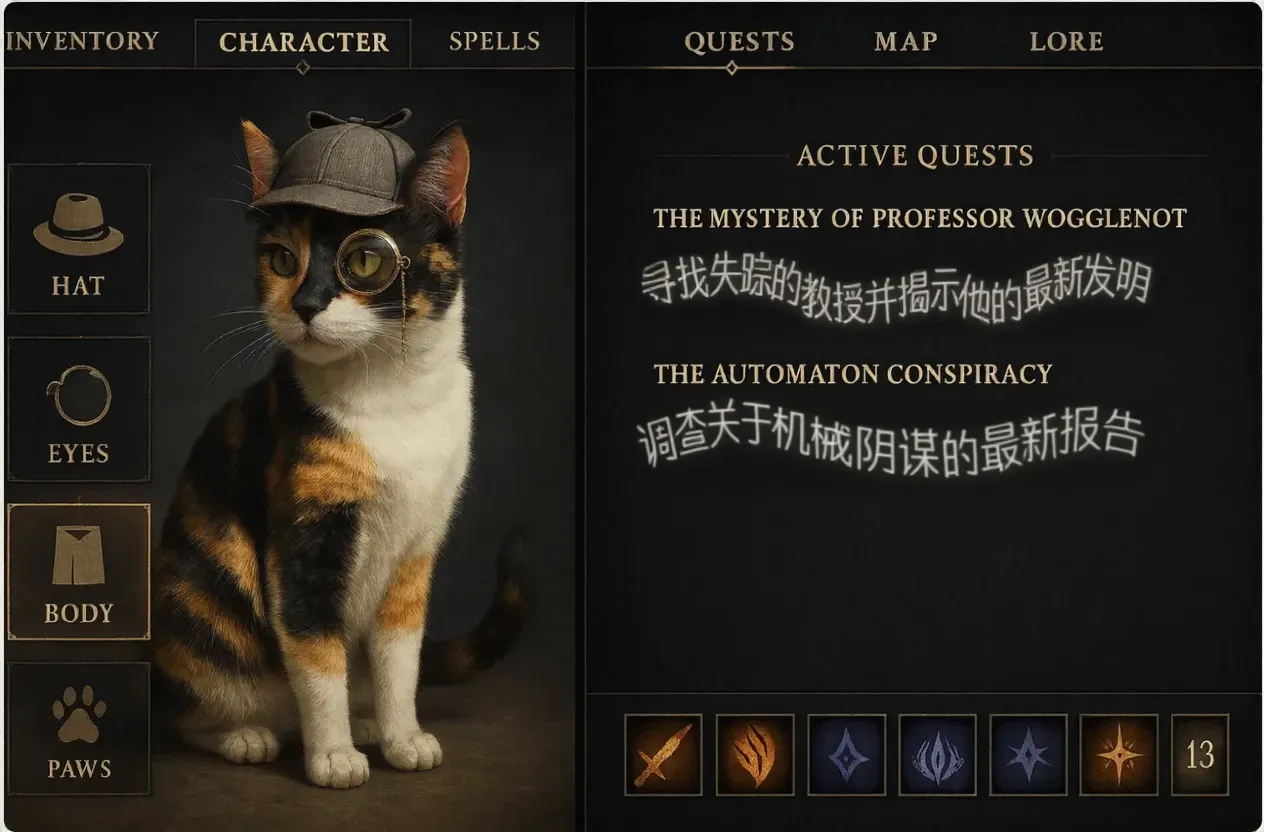The width and height of the screenshot is (1264, 832).
Task: Open The Automaton Conspiracy quest
Action: pos(852,374)
